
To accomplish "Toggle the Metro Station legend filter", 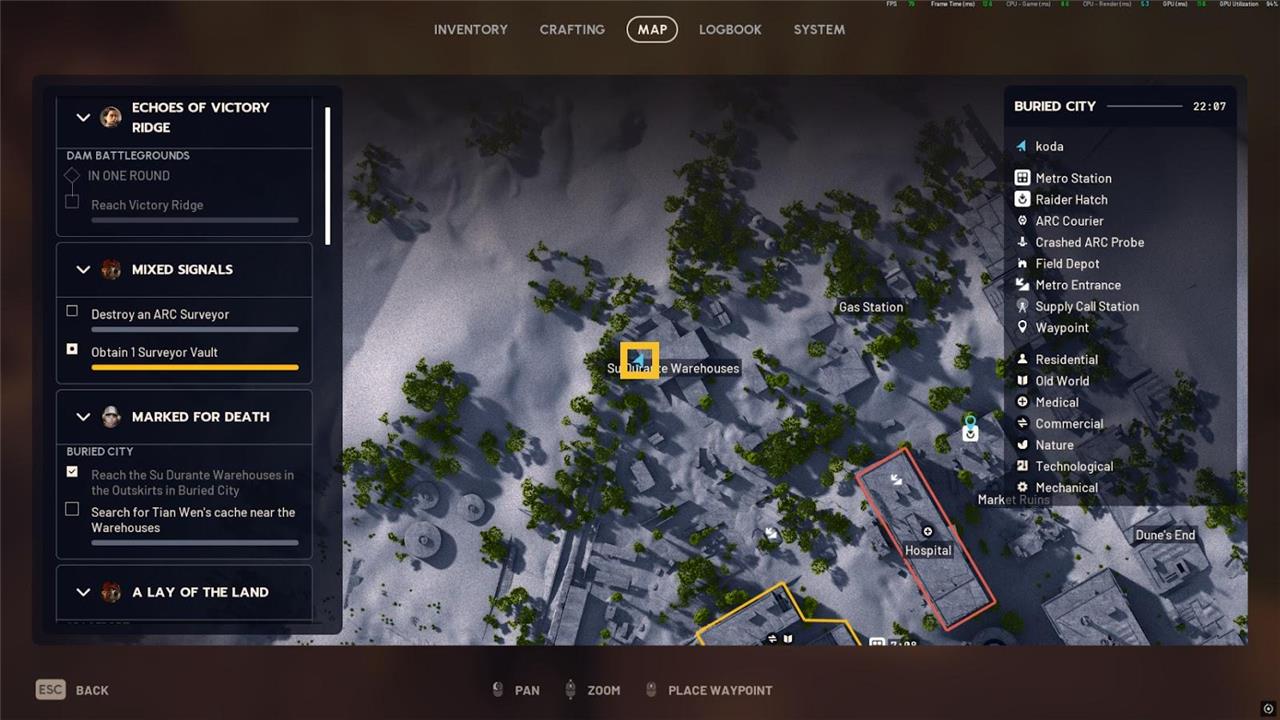I will 1073,178.
